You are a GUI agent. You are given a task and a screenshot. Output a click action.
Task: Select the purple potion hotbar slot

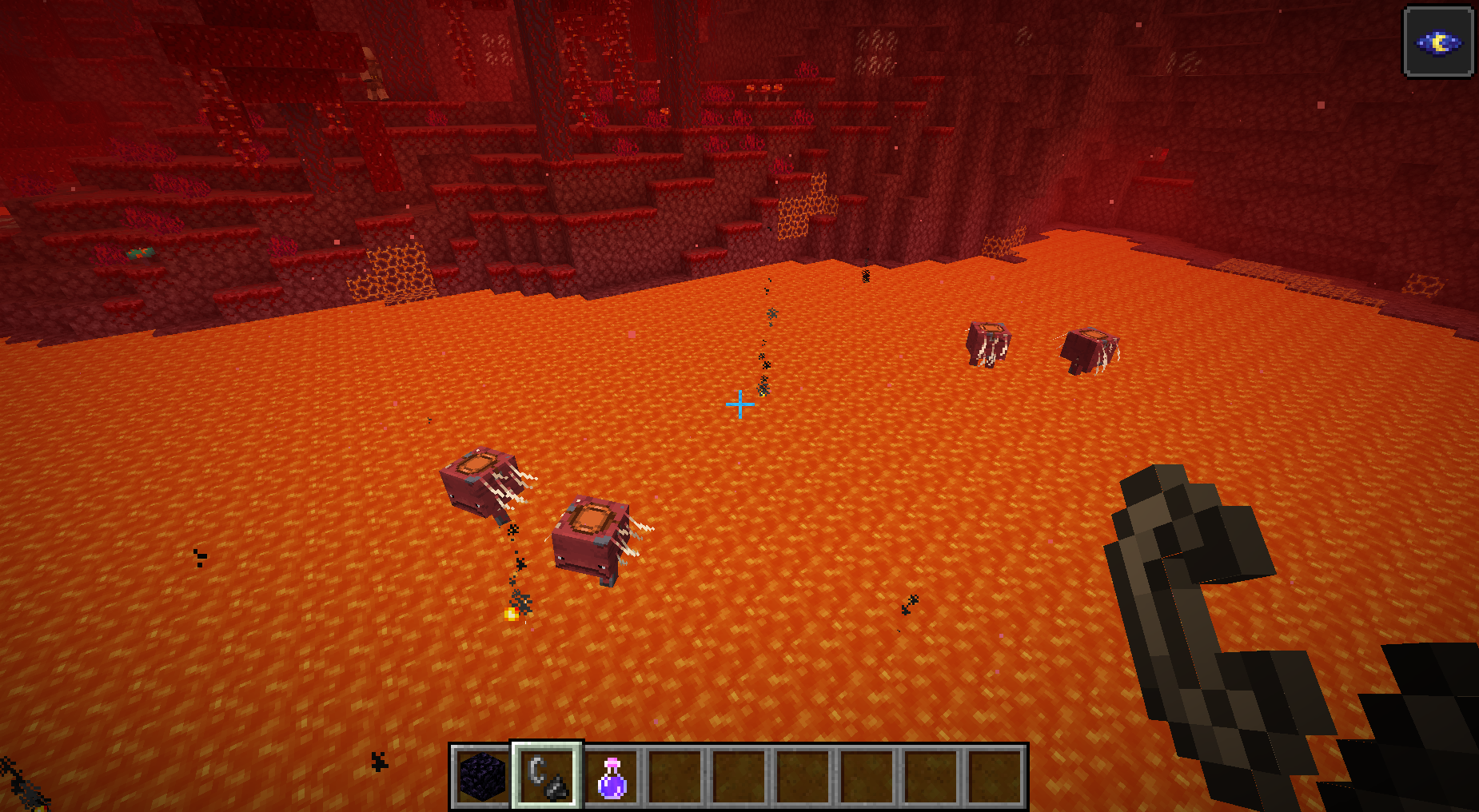(x=612, y=777)
